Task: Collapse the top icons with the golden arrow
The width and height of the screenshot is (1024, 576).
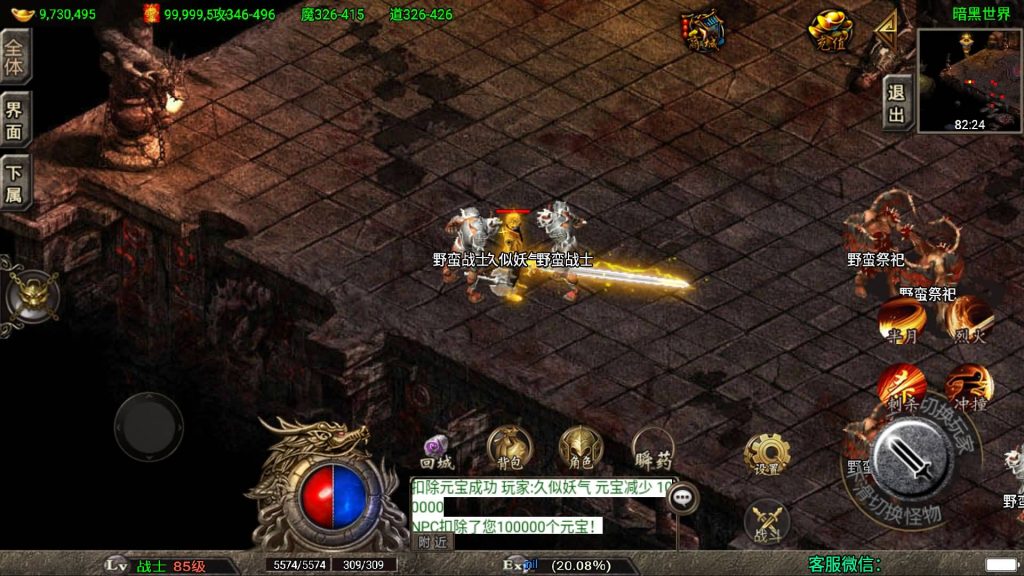Action: tap(886, 32)
